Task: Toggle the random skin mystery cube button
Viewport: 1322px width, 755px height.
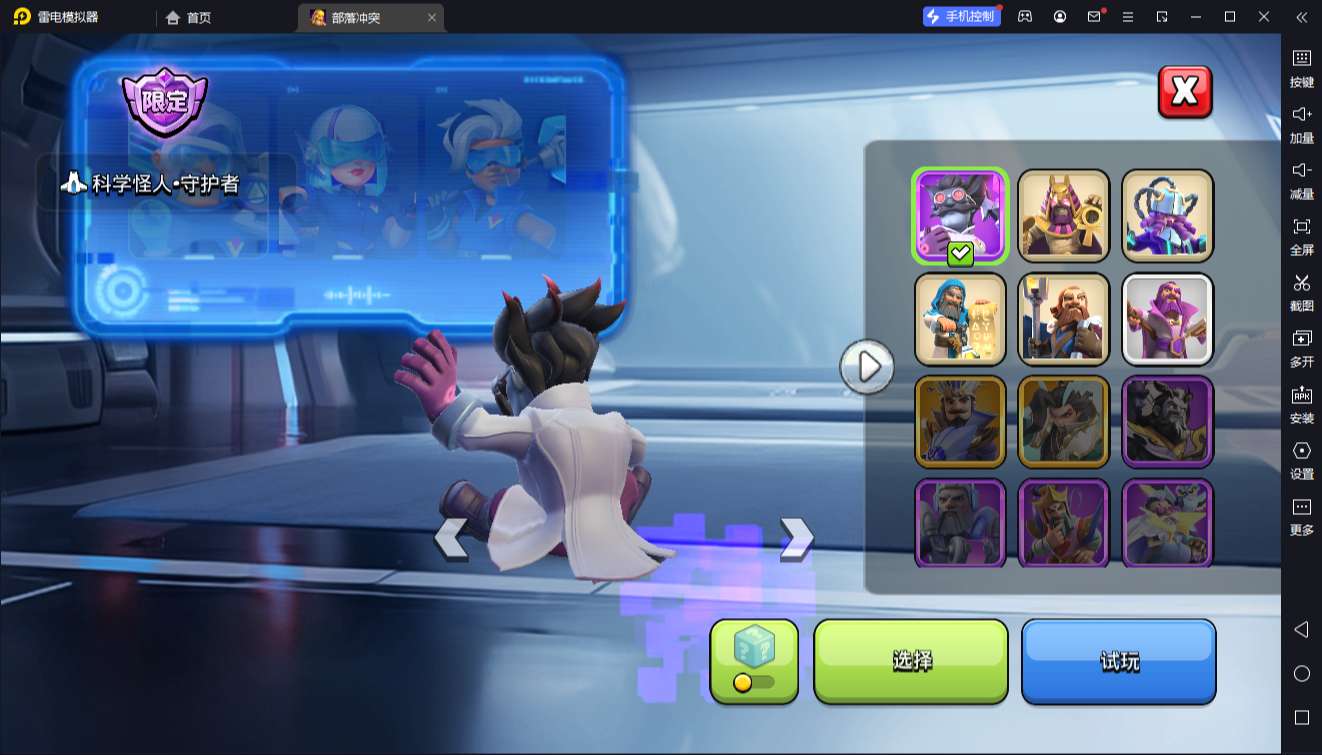Action: (754, 661)
